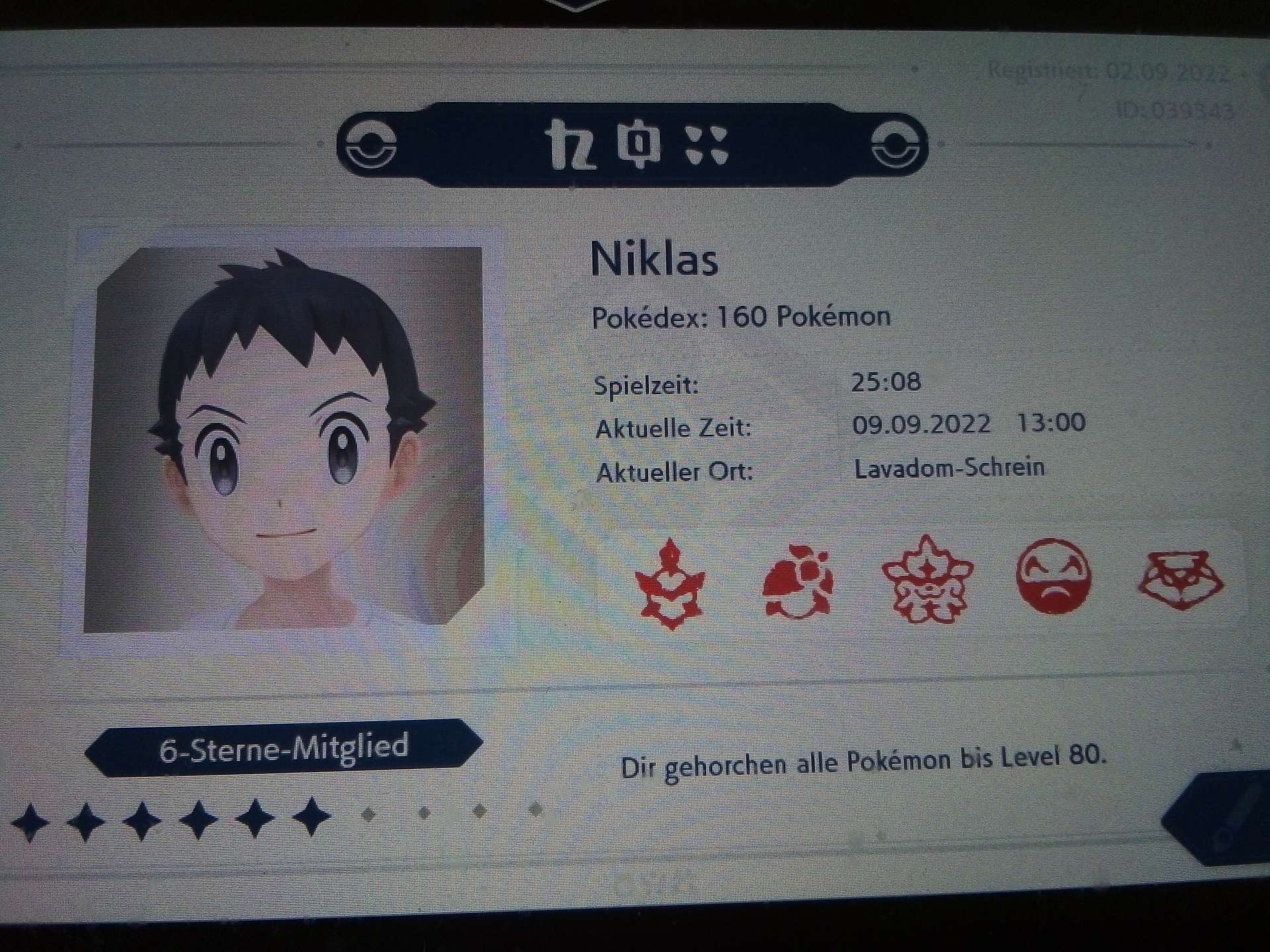Viewport: 1270px width, 952px height.
Task: Select the Lilligant noble stamp
Action: point(796,582)
